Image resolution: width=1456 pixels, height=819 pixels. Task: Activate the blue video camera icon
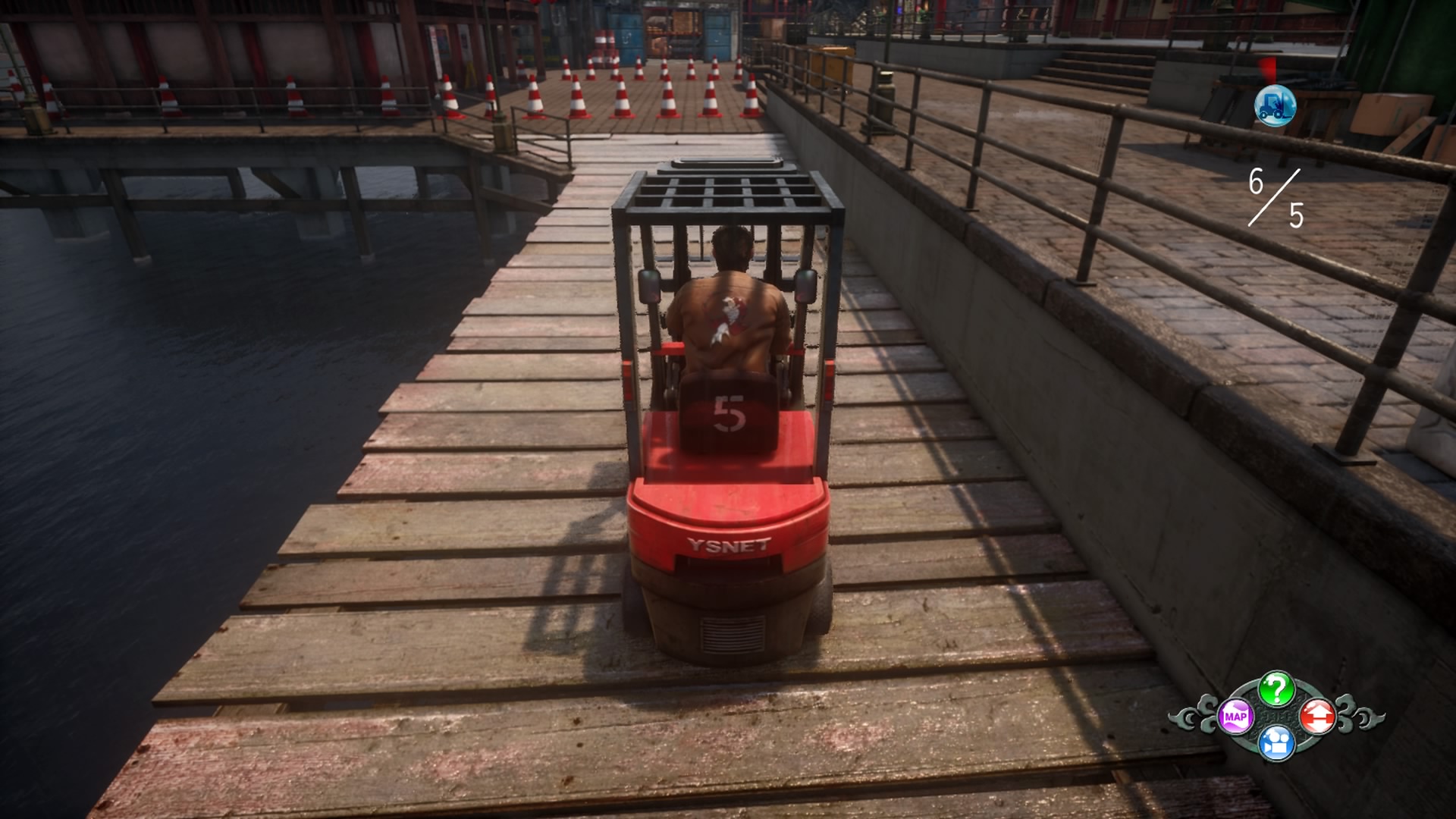point(1276,743)
